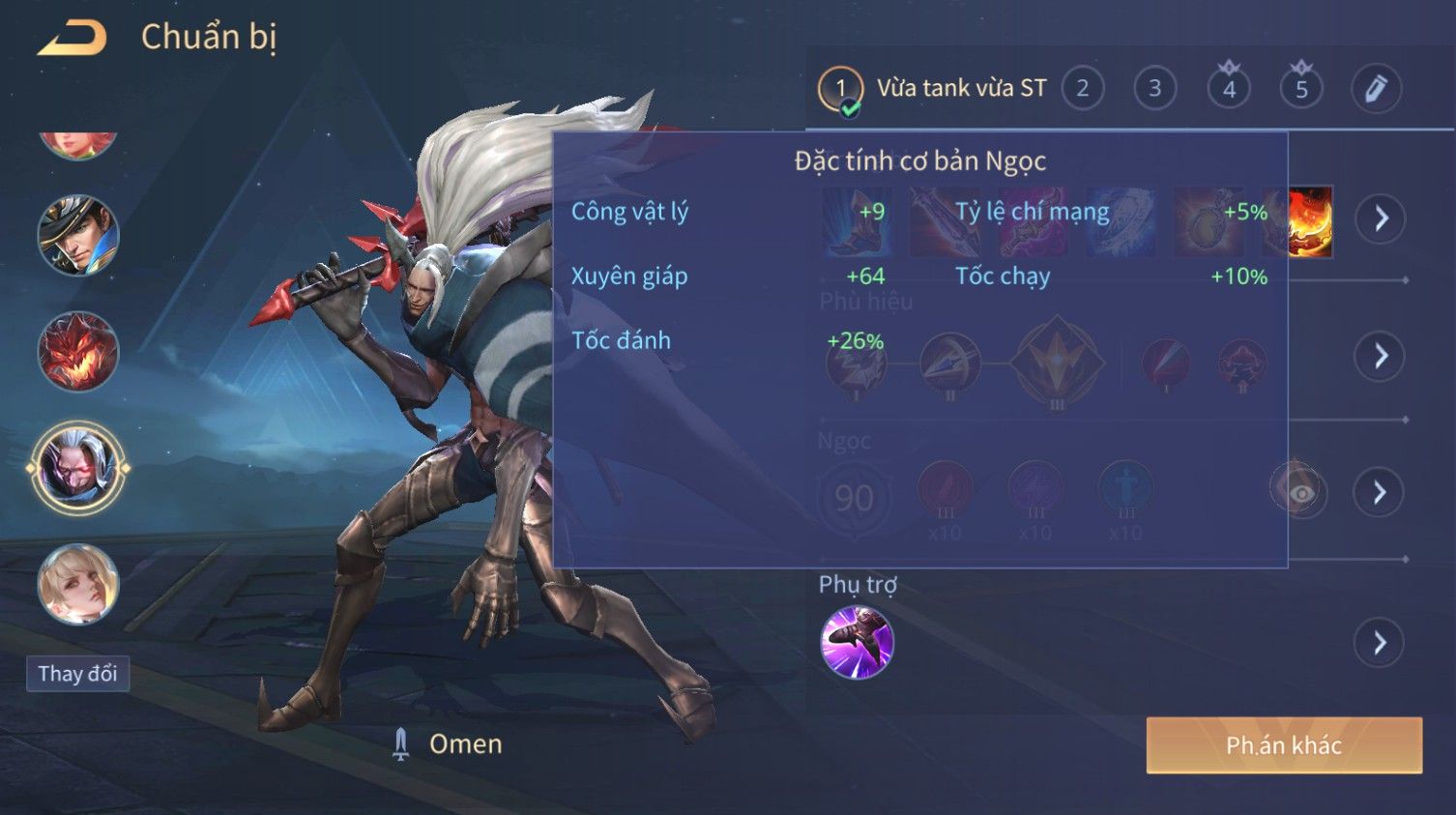Choose locked preset slot 4
Screen dimensions: 1456x815
(1229, 89)
